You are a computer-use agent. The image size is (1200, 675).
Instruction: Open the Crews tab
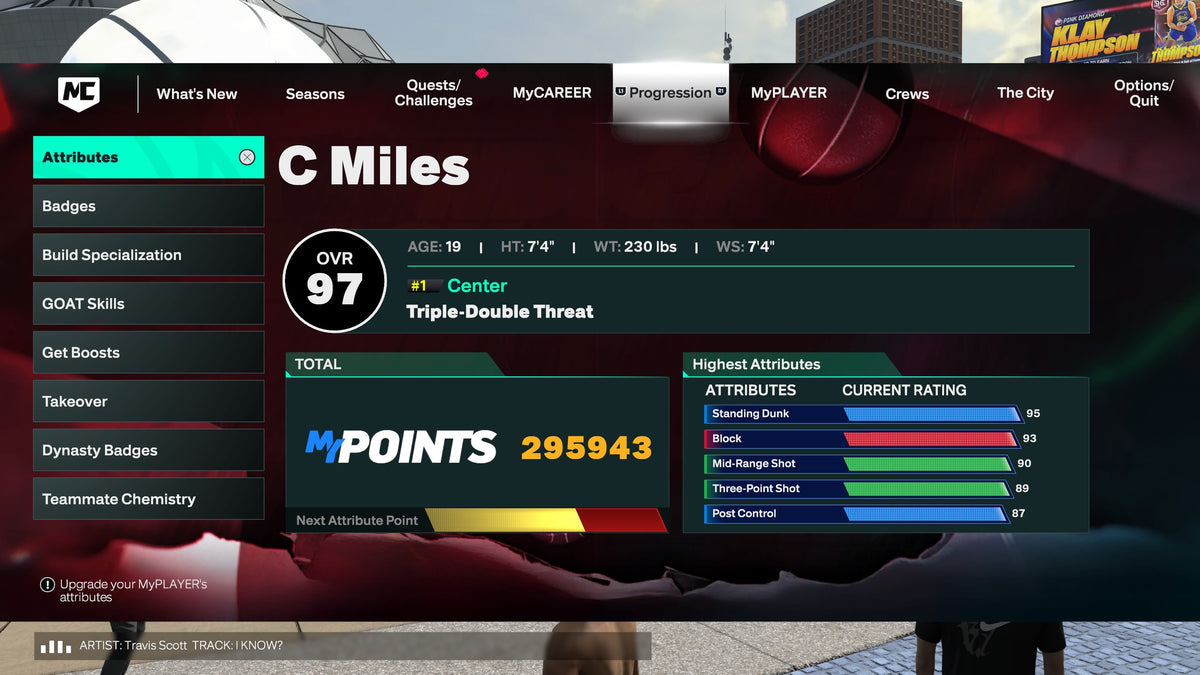[x=907, y=94]
